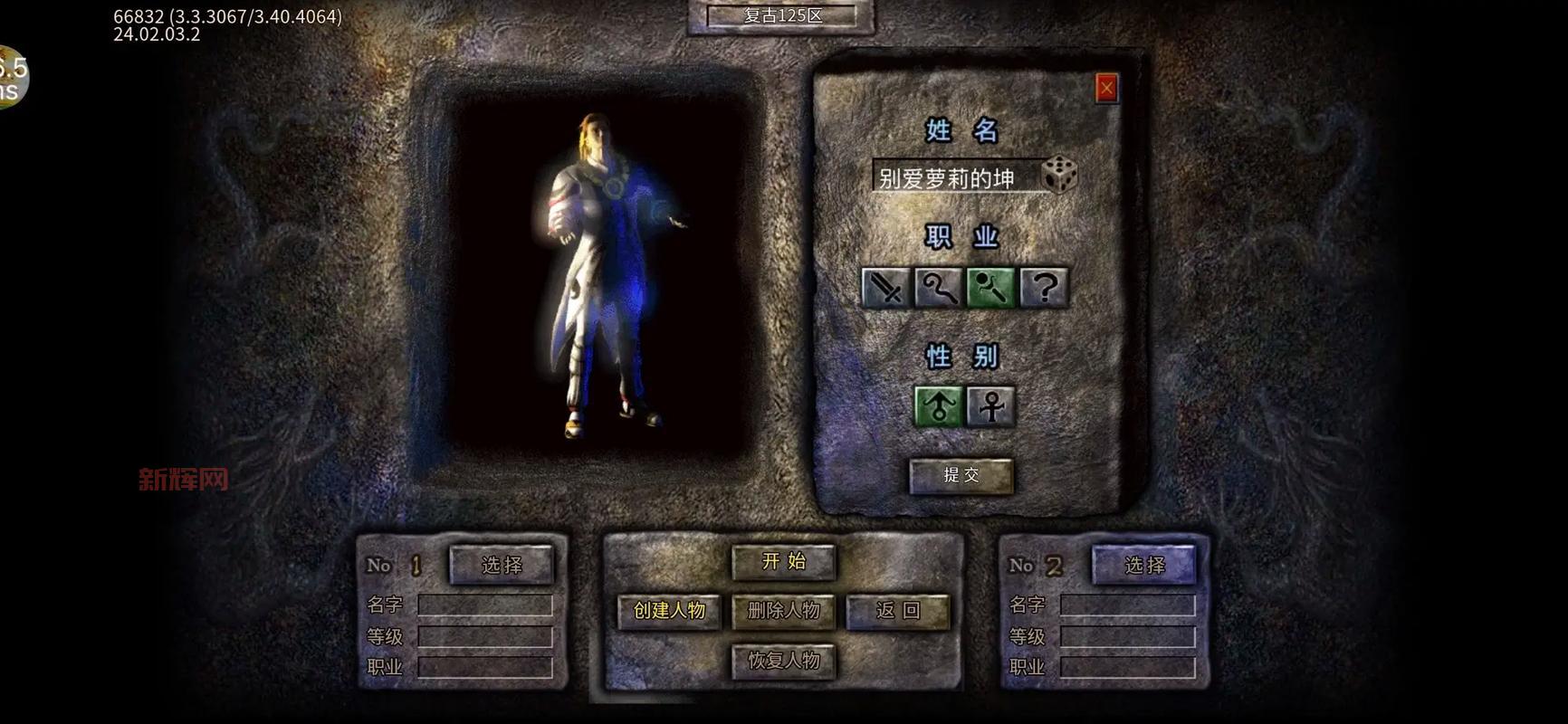Select character slot No 1
The height and width of the screenshot is (724, 1568).
click(502, 565)
